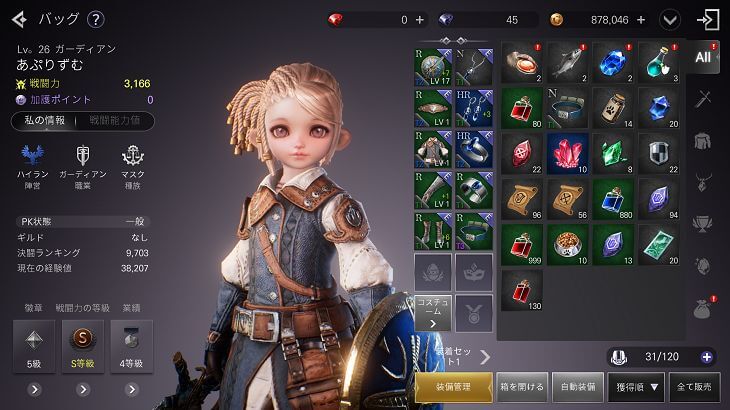Viewport: 730px width, 410px height.
Task: Open 装備管理 equipment management
Action: tap(453, 386)
